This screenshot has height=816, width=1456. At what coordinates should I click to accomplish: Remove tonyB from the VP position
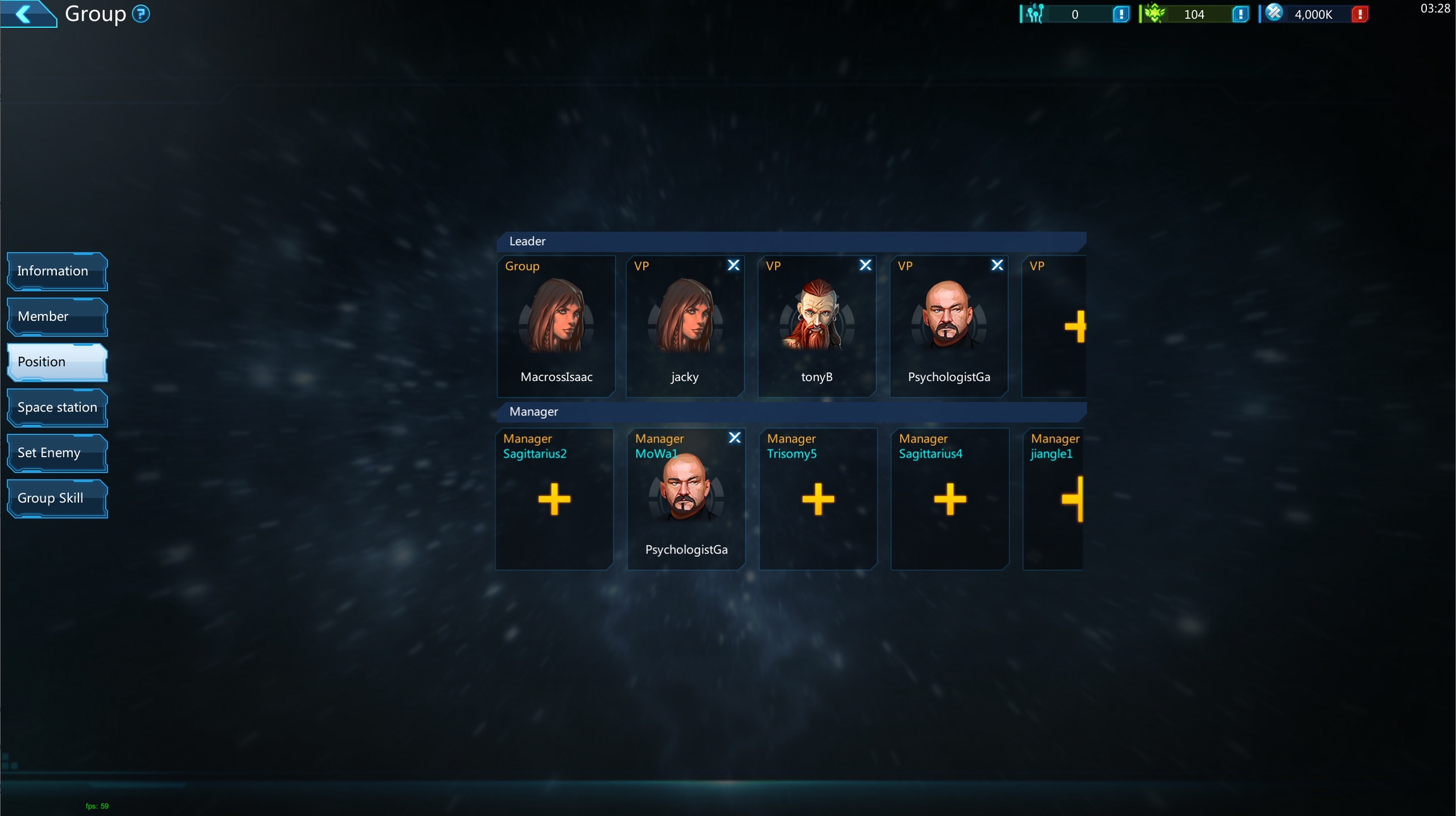(x=865, y=265)
